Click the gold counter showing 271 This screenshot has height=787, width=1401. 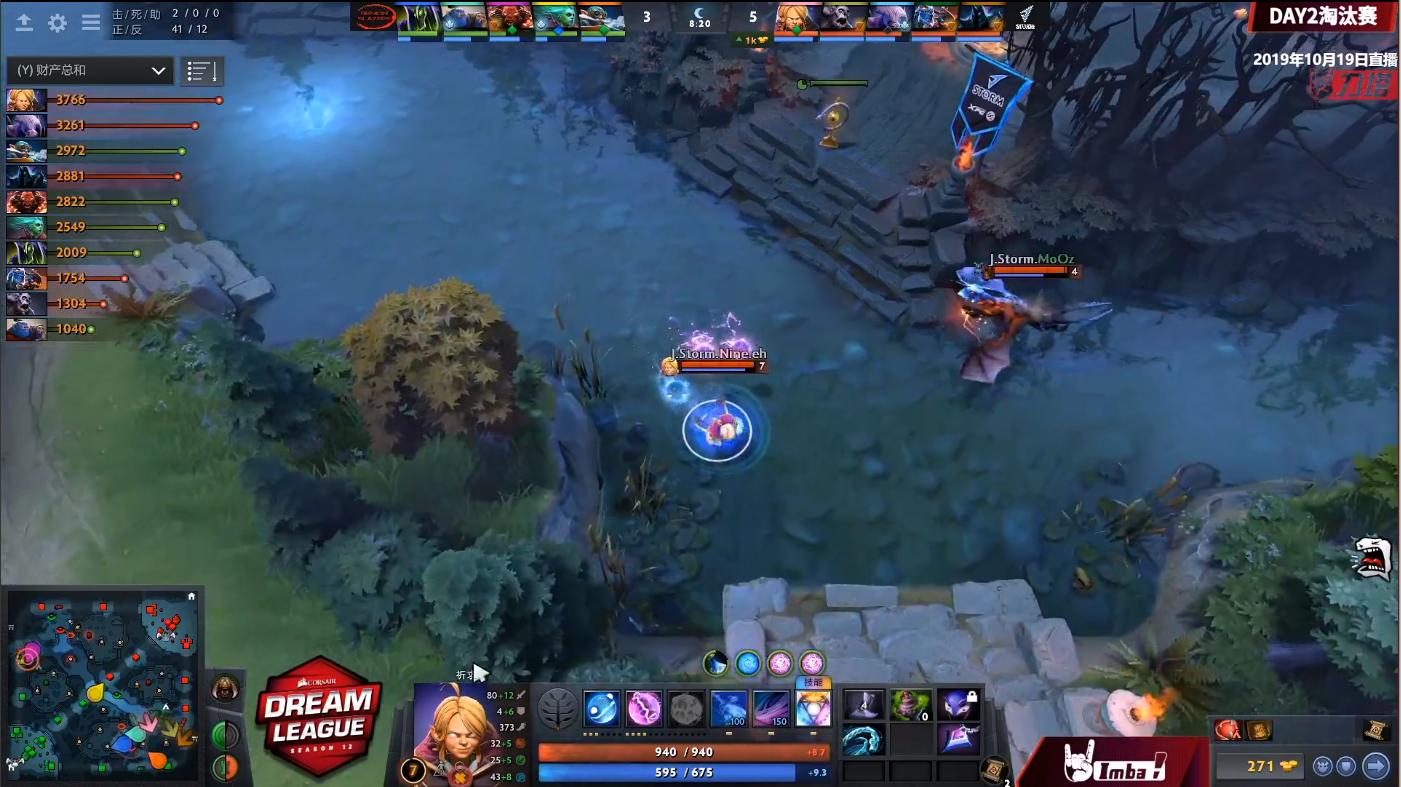pos(1262,767)
